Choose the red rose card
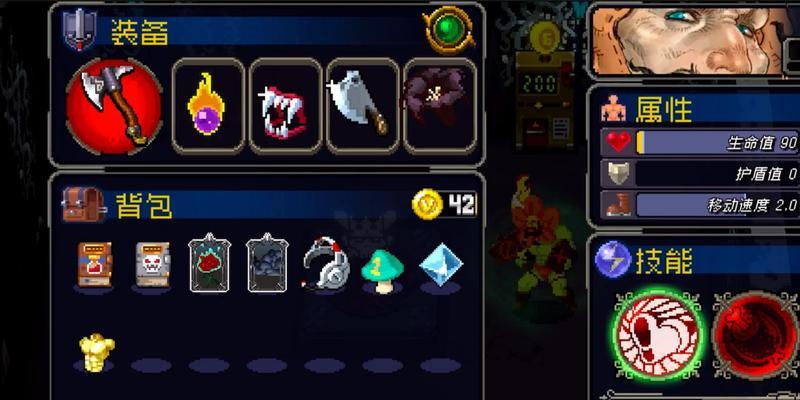Image resolution: width=800 pixels, height=400 pixels. point(209,262)
